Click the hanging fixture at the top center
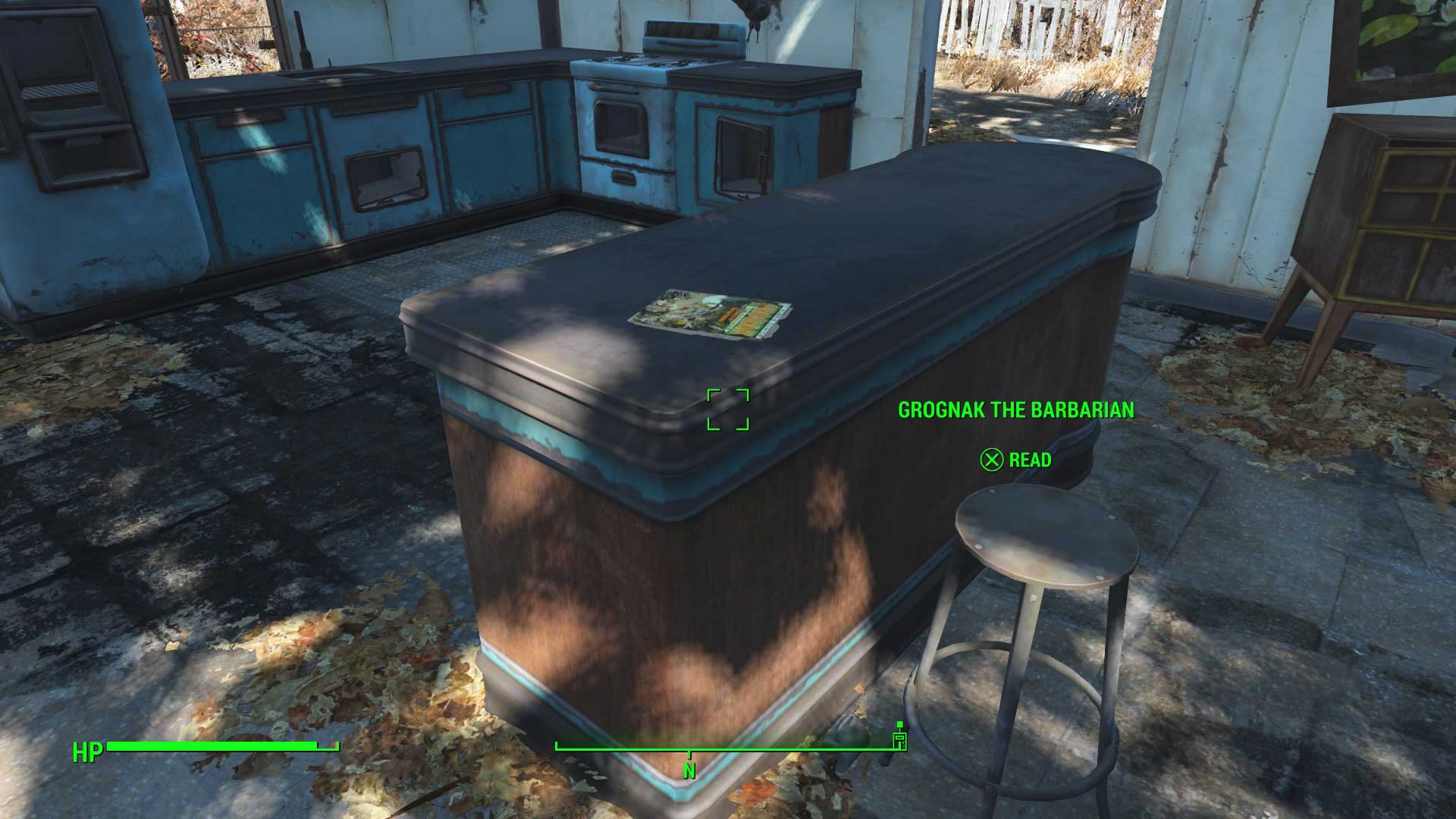The height and width of the screenshot is (819, 1456). (758, 15)
